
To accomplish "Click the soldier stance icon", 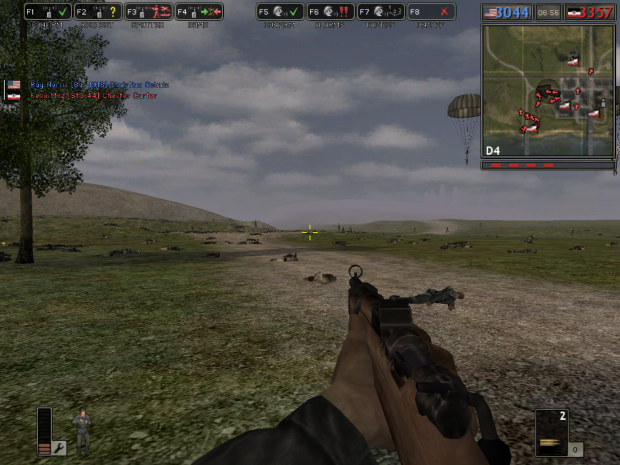I will pyautogui.click(x=82, y=431).
